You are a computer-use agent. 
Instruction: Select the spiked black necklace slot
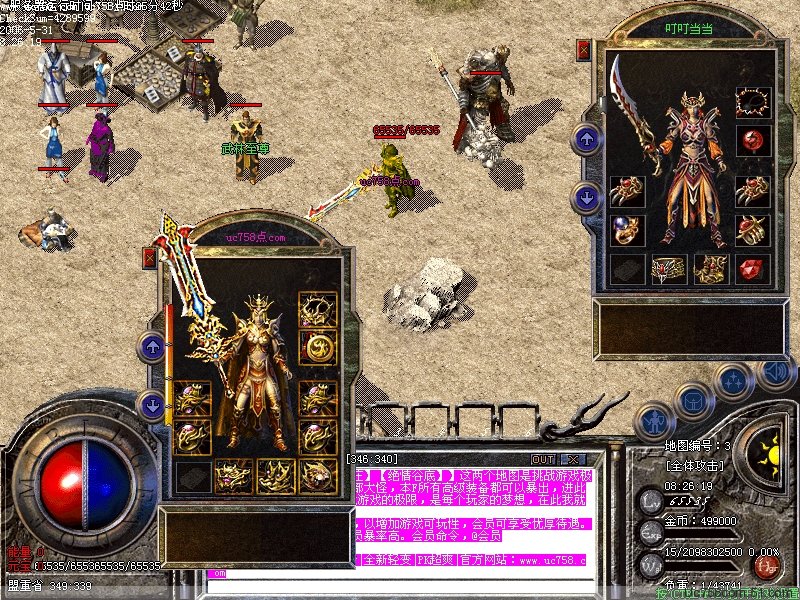(751, 102)
